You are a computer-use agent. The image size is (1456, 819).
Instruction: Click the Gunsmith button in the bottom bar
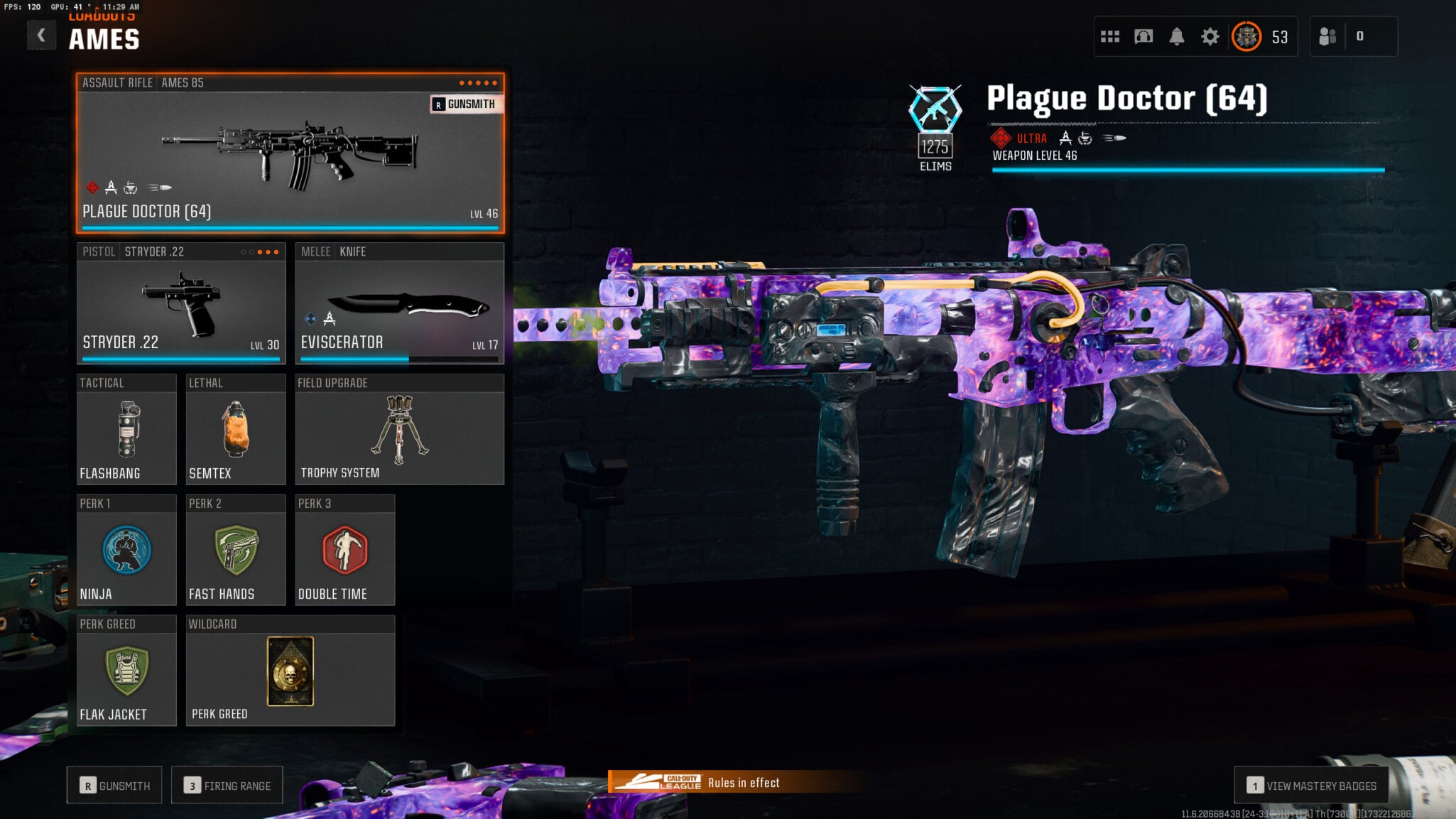click(114, 786)
